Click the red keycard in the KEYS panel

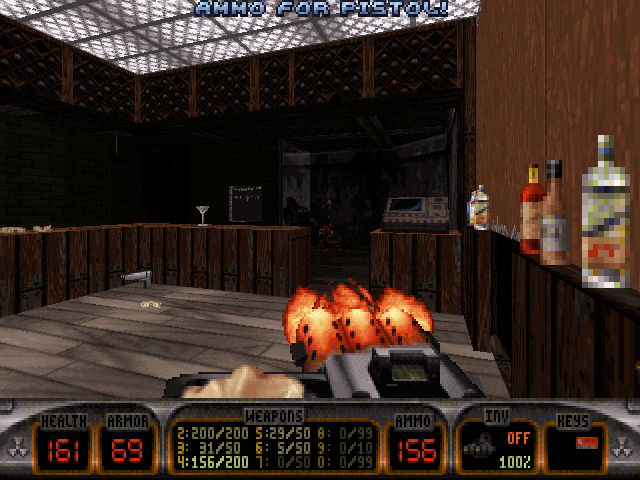(586, 441)
